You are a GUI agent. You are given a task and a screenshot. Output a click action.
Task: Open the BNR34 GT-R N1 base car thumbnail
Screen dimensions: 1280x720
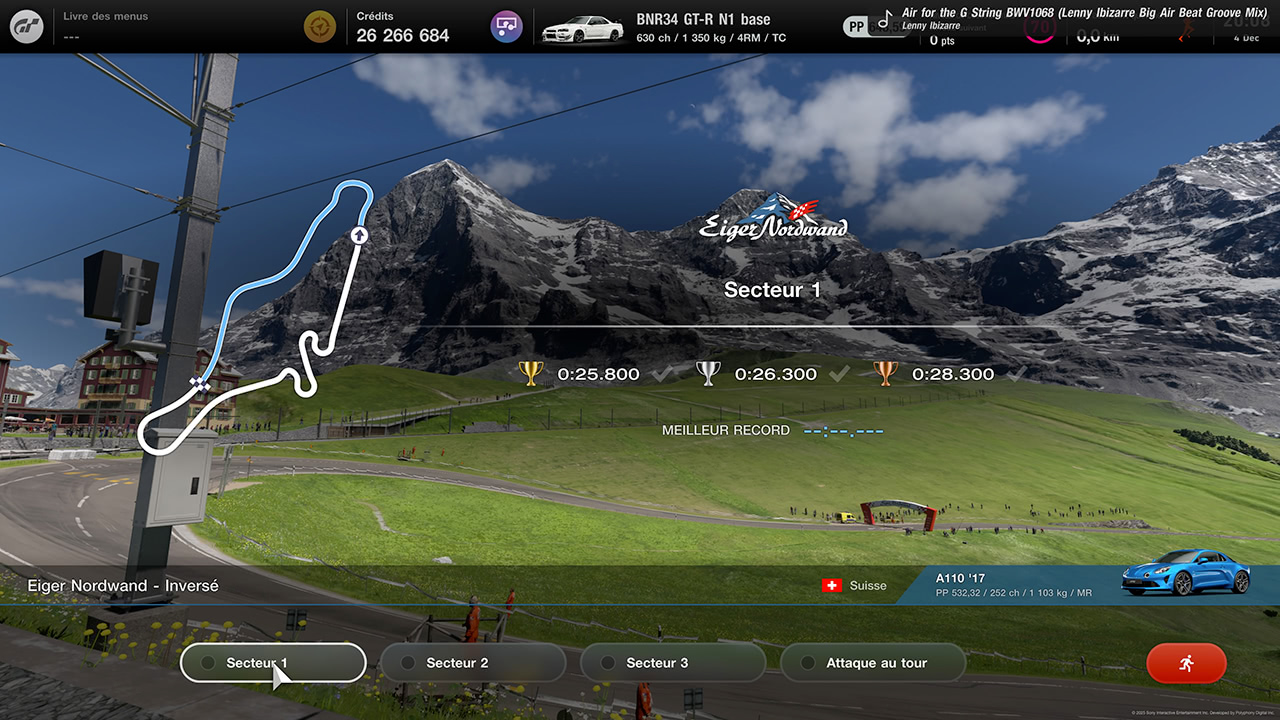(x=582, y=27)
